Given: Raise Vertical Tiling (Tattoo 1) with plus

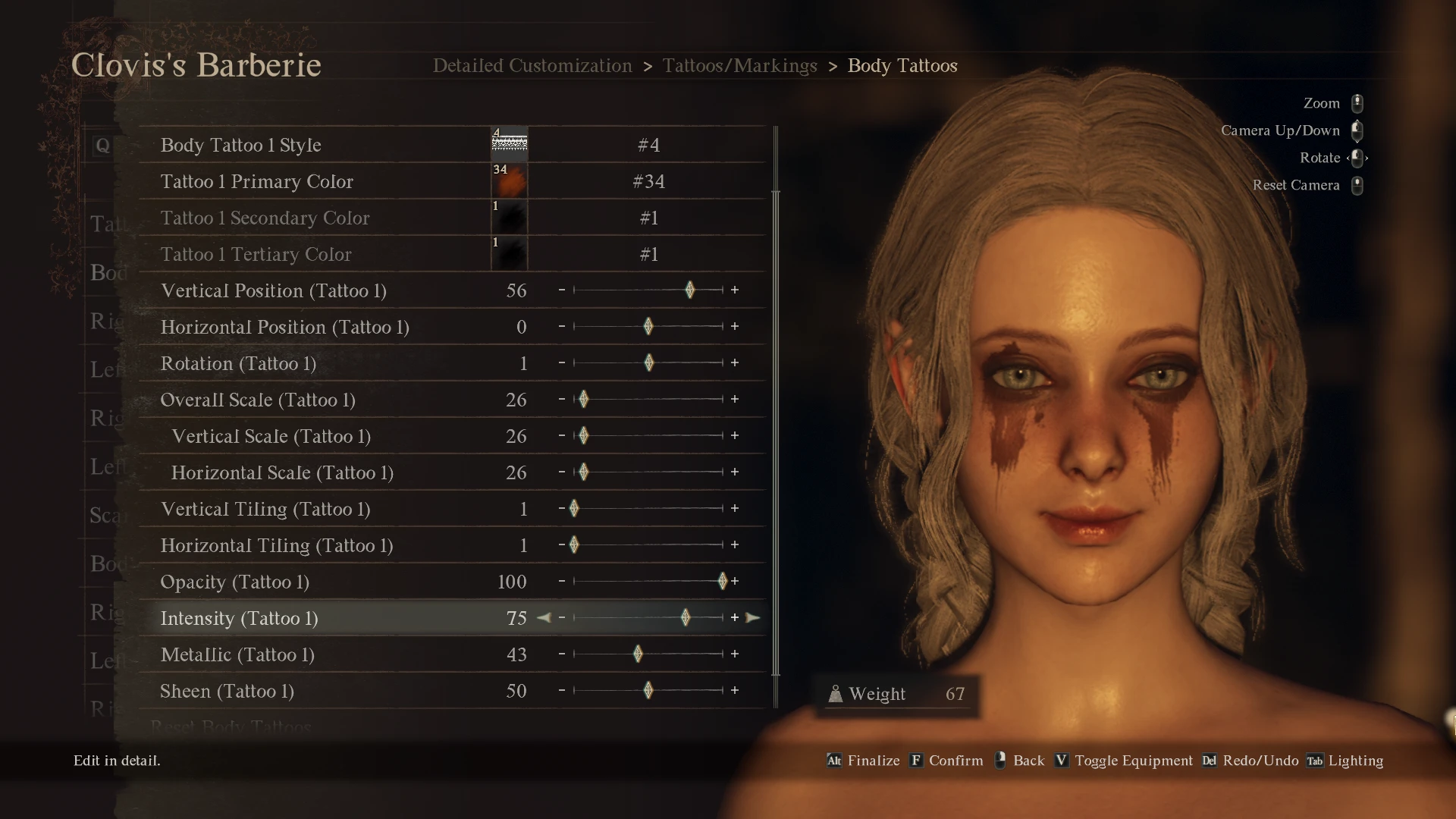Looking at the screenshot, I should pyautogui.click(x=734, y=509).
